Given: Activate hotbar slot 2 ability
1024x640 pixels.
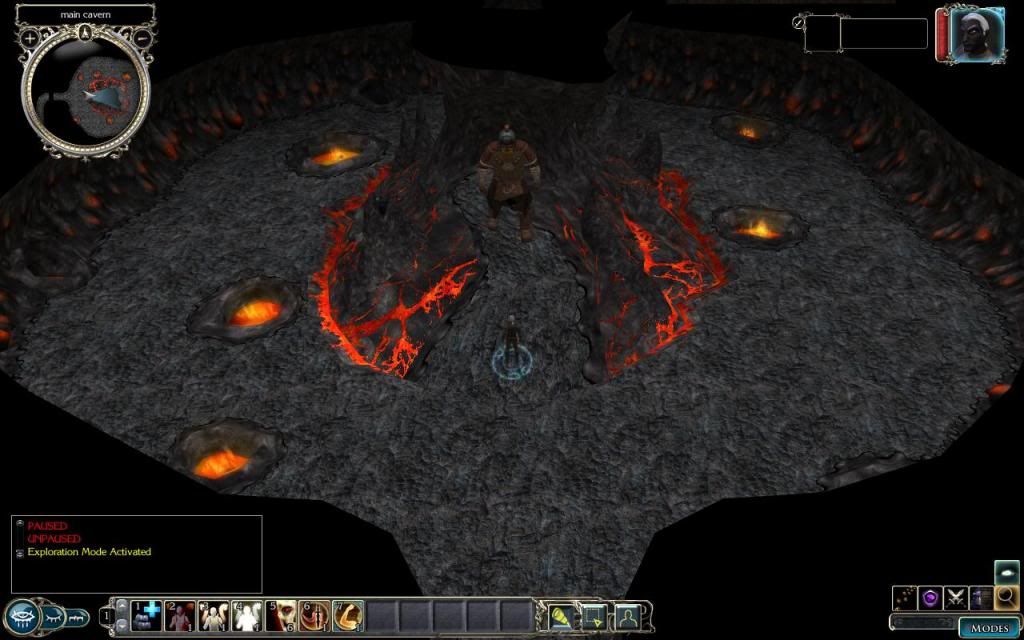Looking at the screenshot, I should (x=181, y=615).
